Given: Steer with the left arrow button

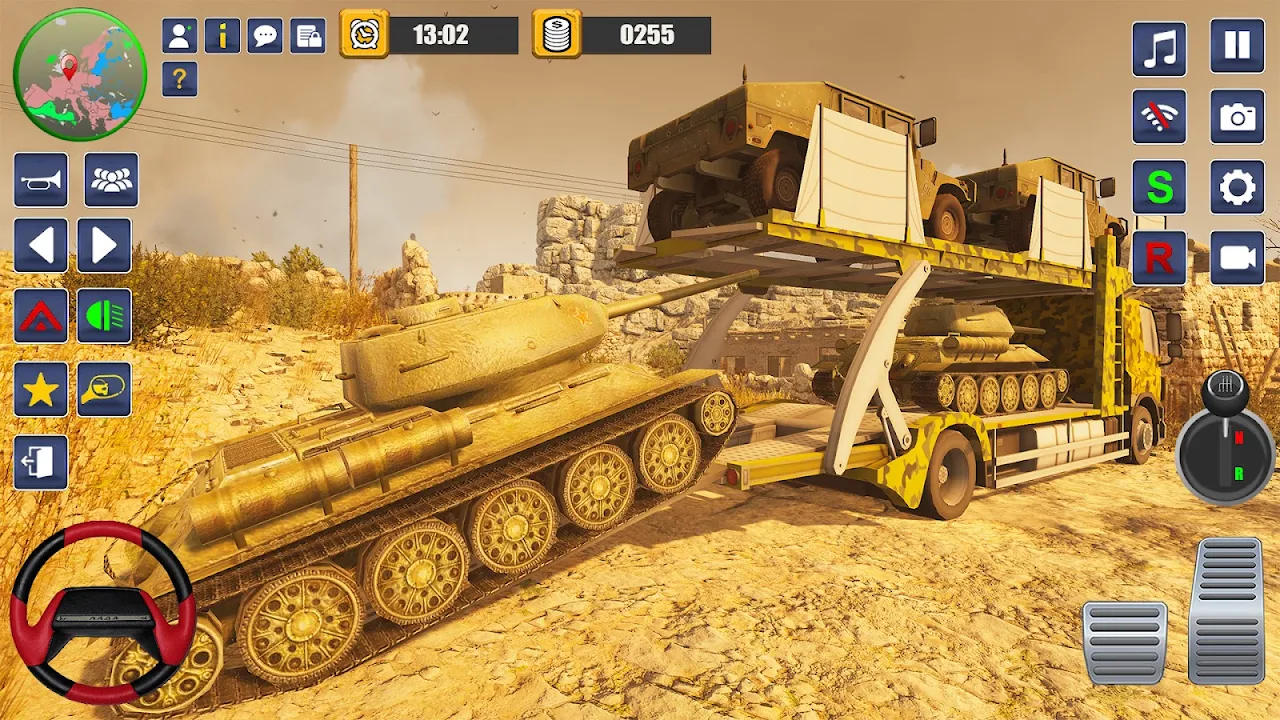Looking at the screenshot, I should pos(41,246).
